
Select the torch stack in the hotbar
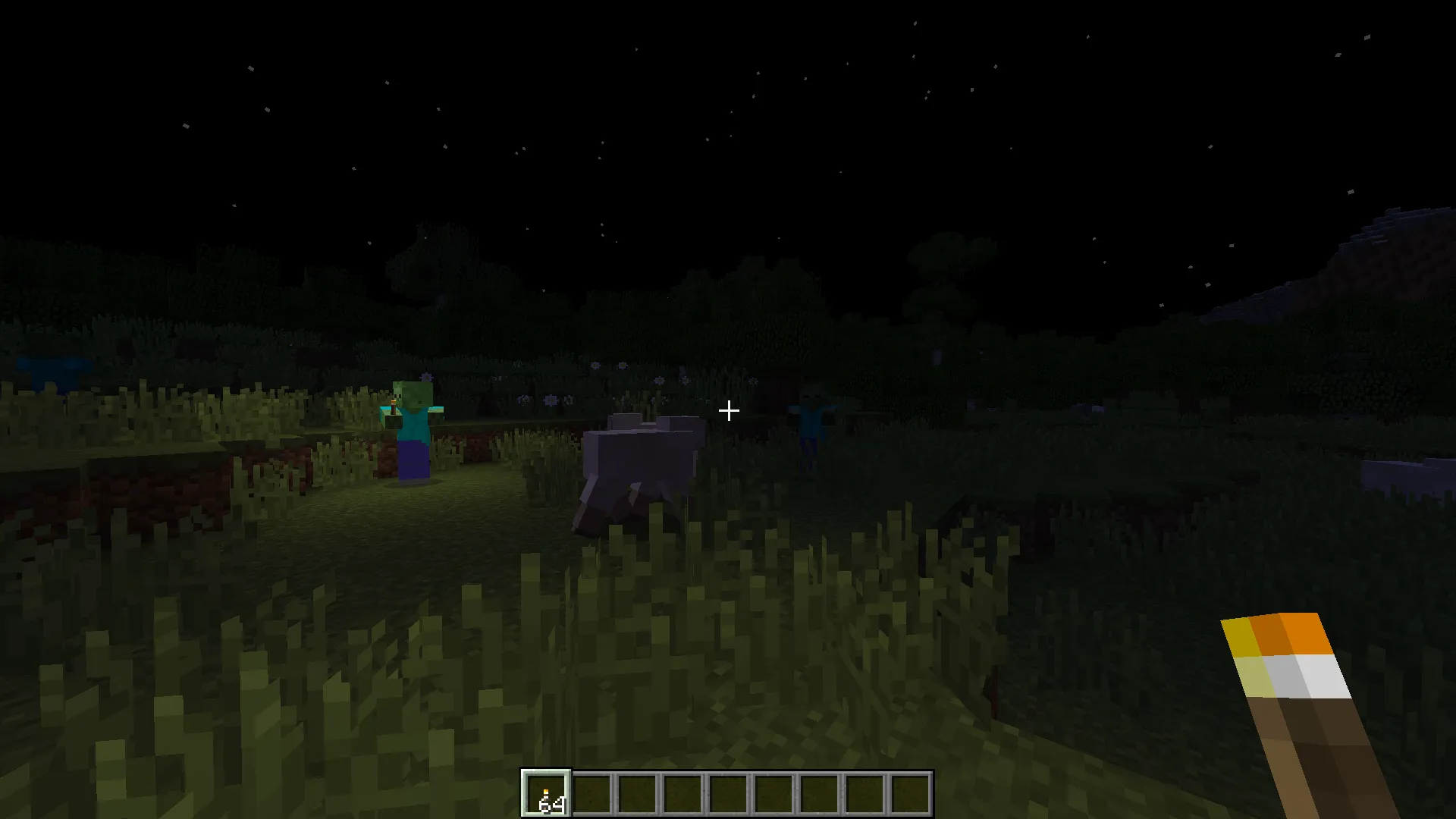pyautogui.click(x=546, y=792)
